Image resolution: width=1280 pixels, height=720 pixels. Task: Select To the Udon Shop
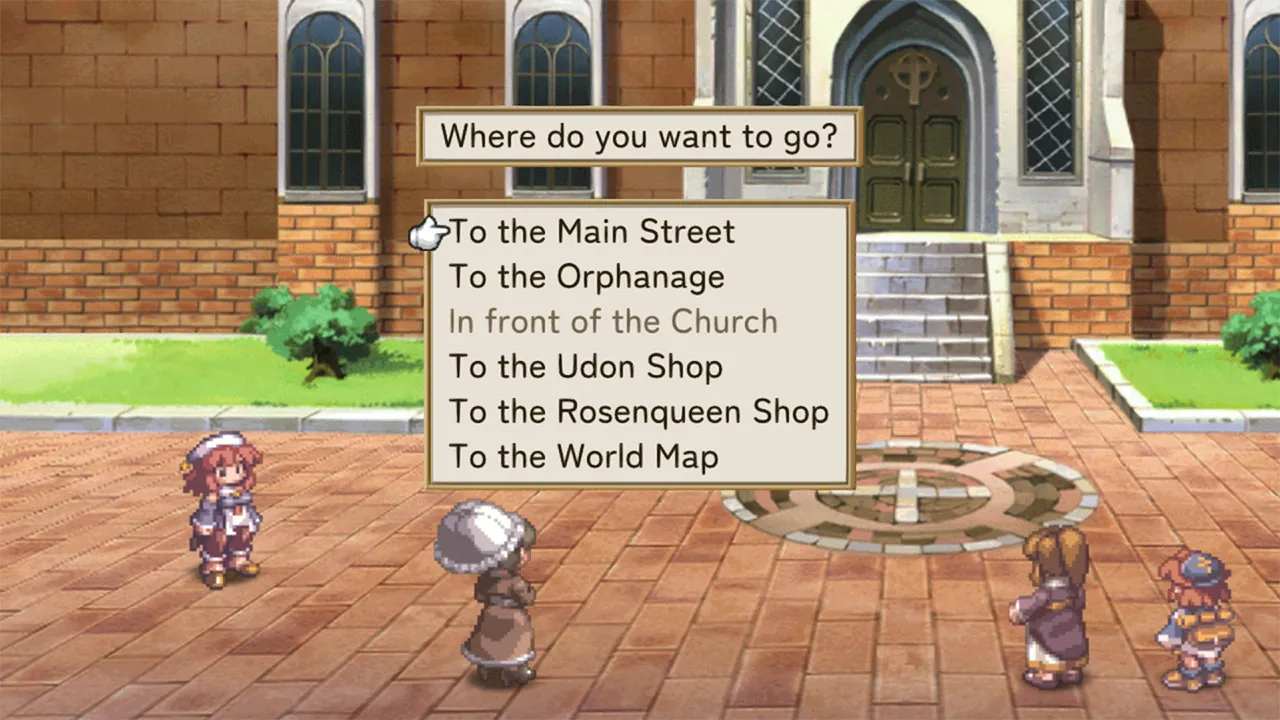(587, 366)
